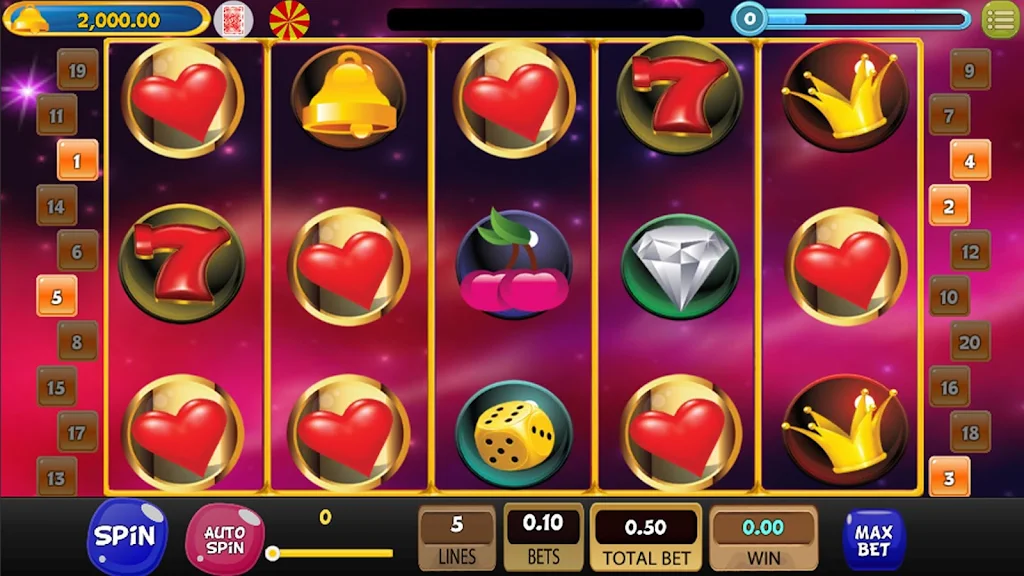Select payline number 20 marker
1024x576 pixels.
tap(969, 342)
